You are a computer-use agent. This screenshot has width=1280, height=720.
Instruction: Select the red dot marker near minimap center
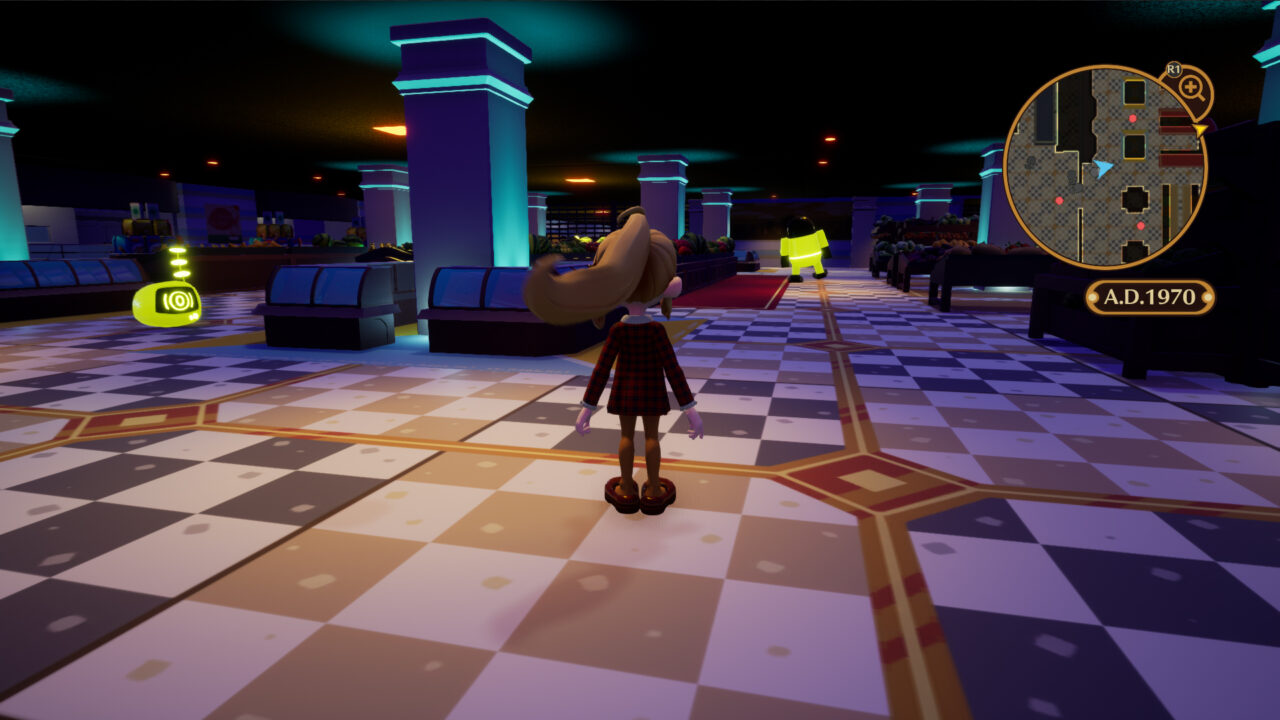pos(1060,200)
